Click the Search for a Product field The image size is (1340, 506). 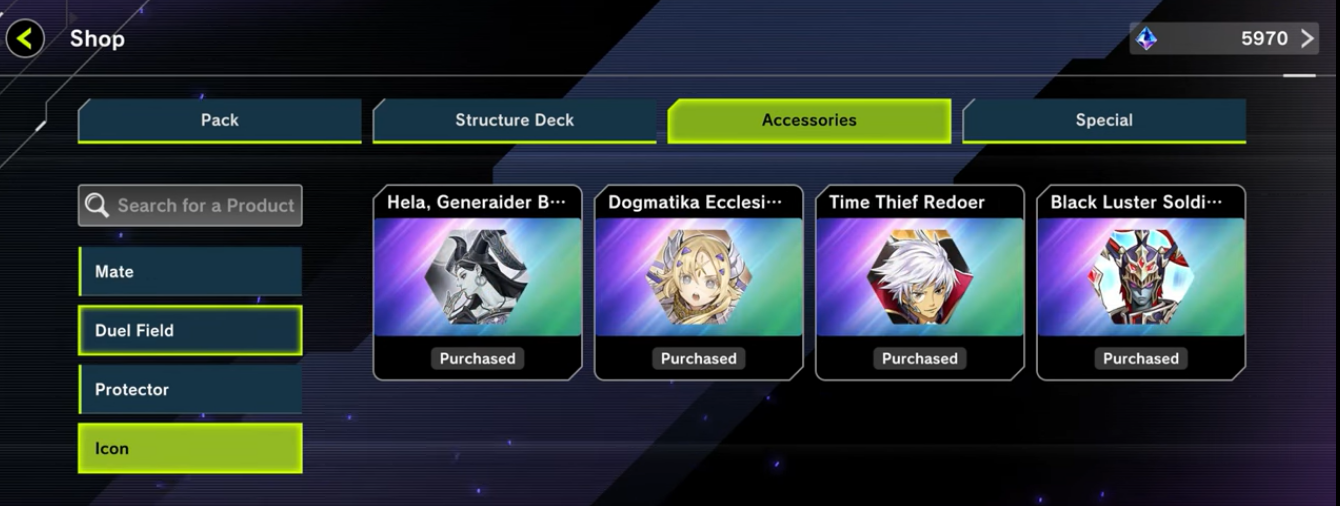tap(190, 205)
